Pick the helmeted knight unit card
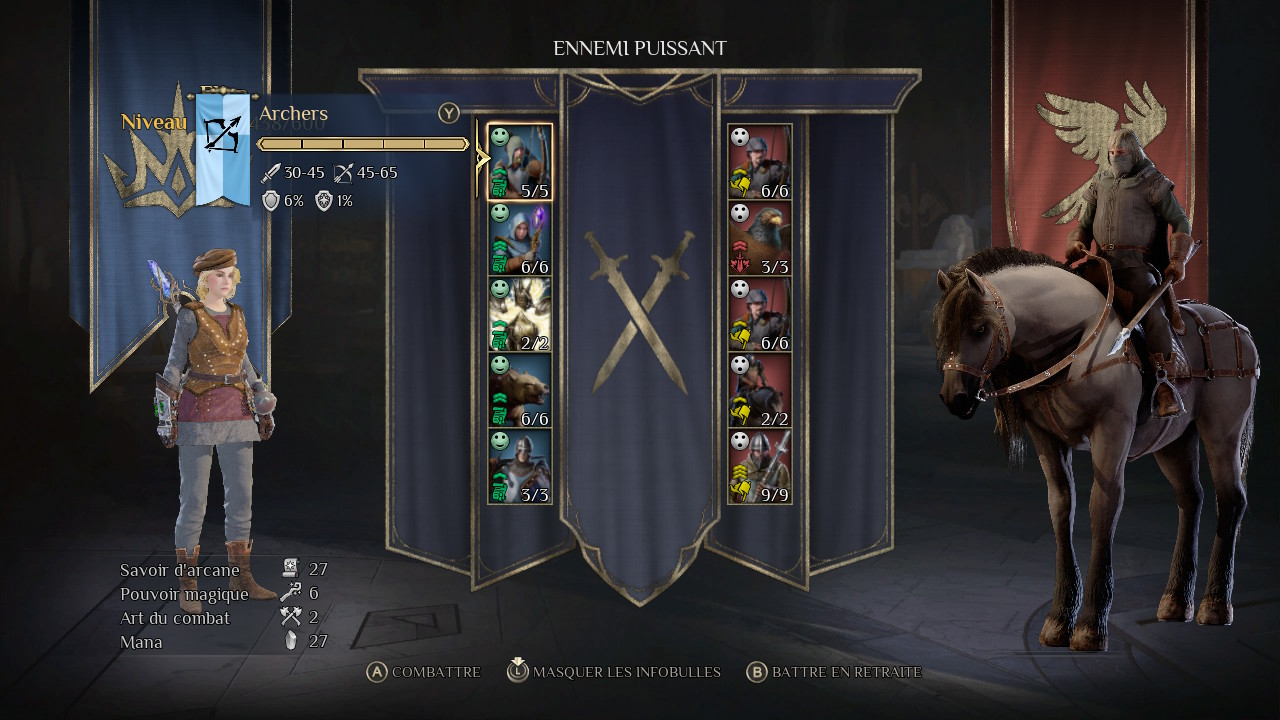The image size is (1280, 720). (x=520, y=467)
